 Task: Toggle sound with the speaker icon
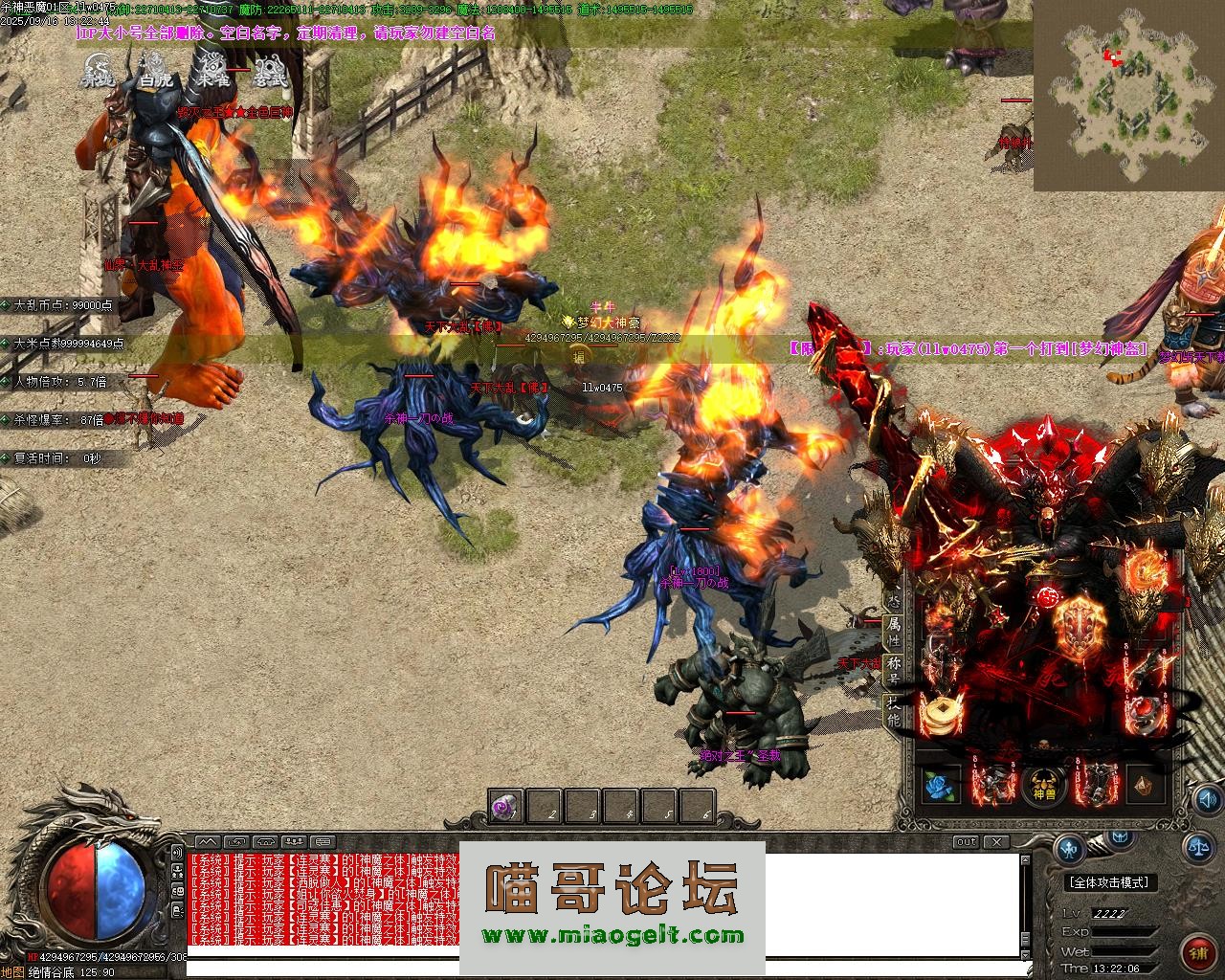pos(1208,798)
